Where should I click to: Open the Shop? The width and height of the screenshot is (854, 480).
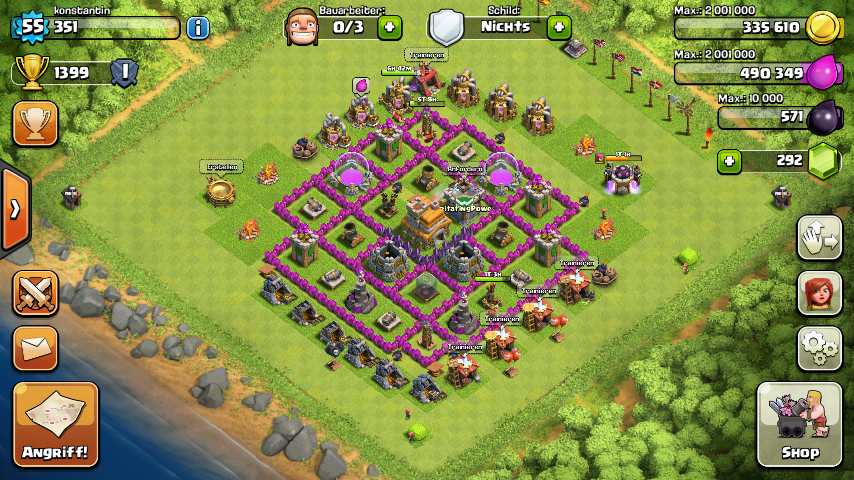[799, 424]
